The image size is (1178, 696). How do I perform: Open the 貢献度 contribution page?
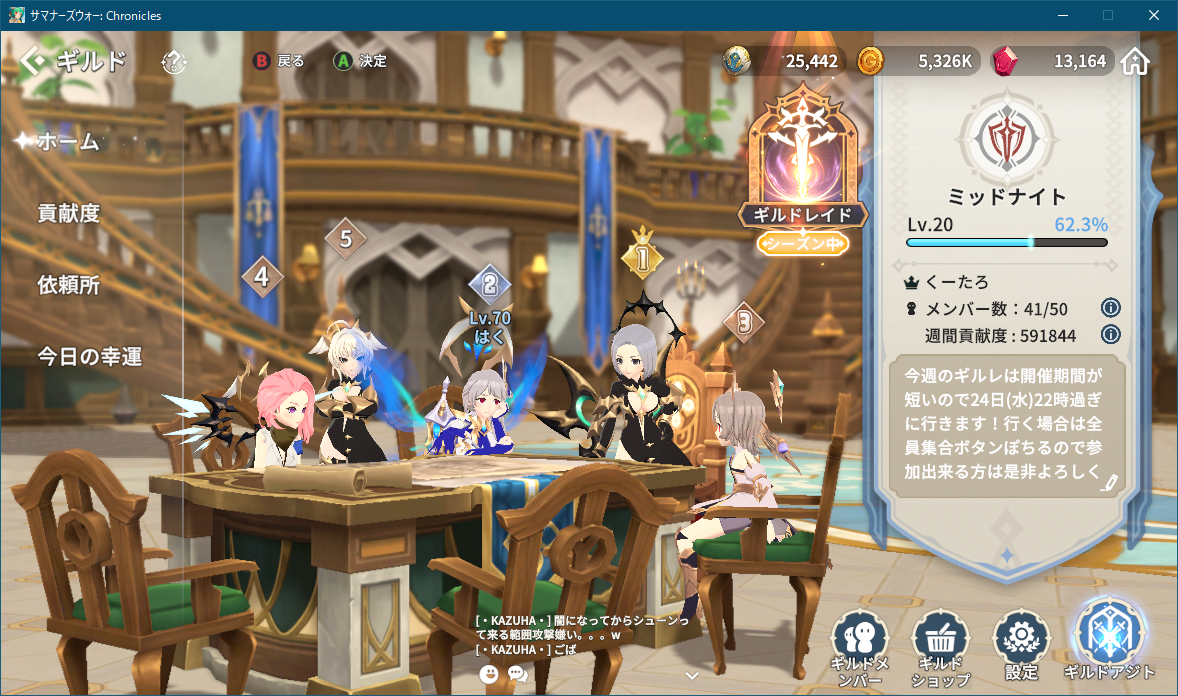68,213
